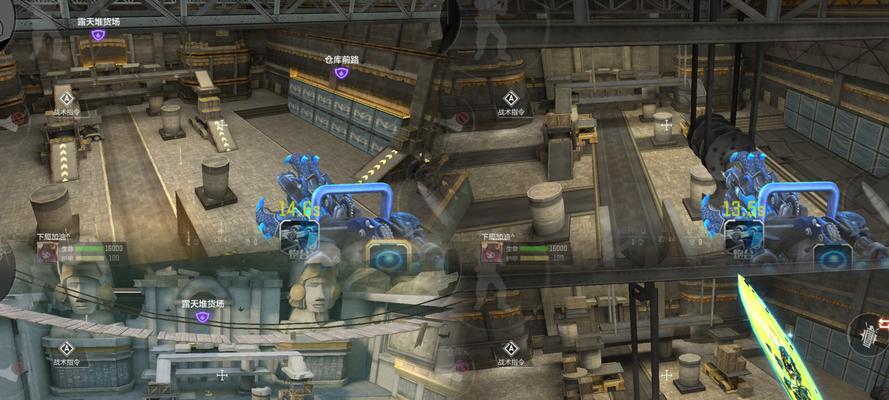The width and height of the screenshot is (889, 400).
Task: Activate the skill icon showing 14.6s cooldown
Action: pyautogui.click(x=299, y=236)
